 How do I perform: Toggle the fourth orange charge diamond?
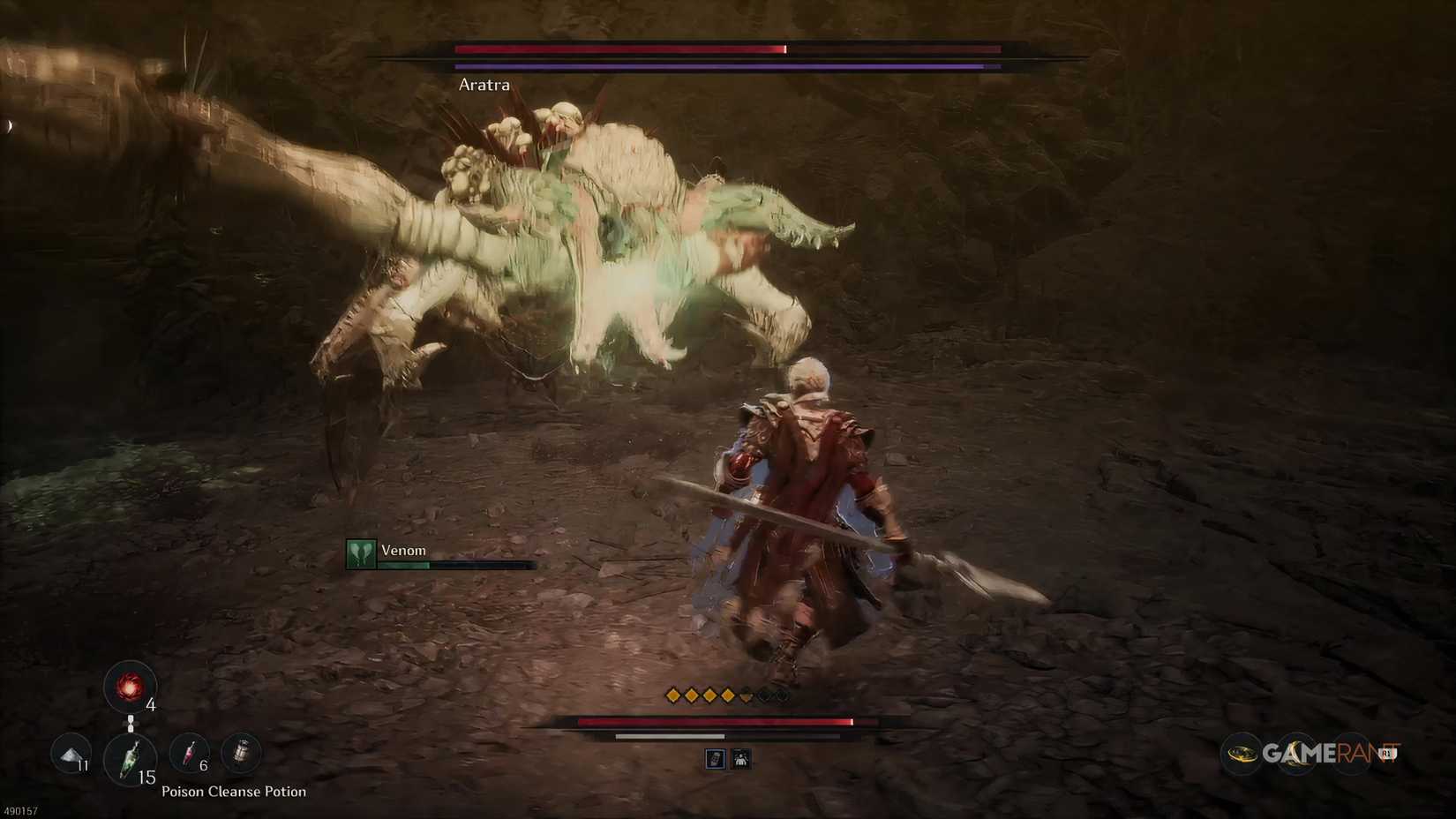click(x=726, y=695)
